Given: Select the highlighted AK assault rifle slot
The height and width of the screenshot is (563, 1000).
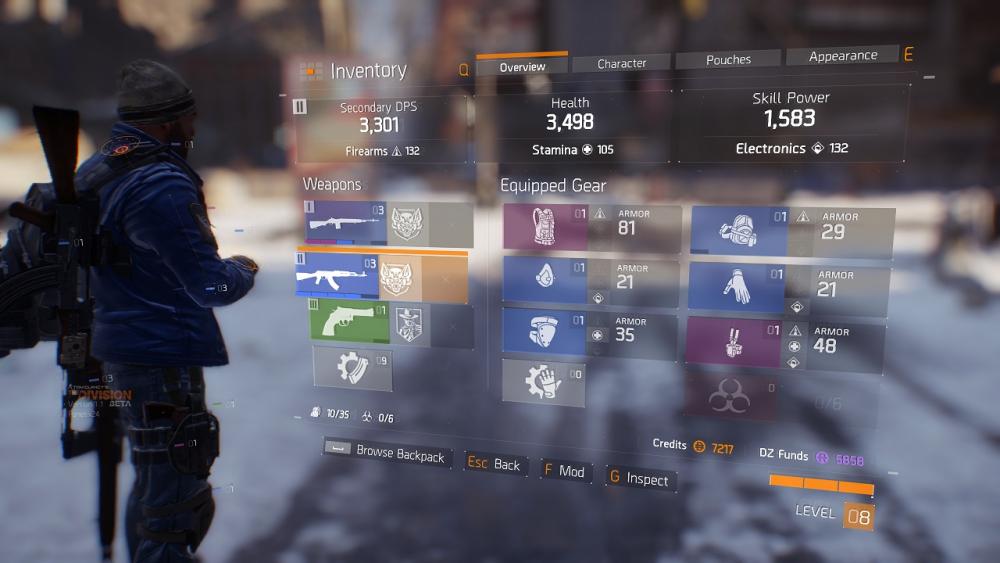Looking at the screenshot, I should [x=381, y=276].
